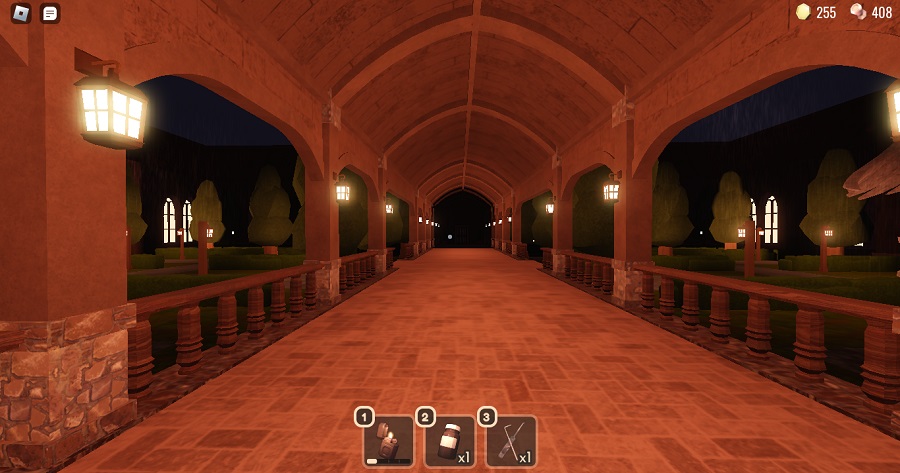Open the Roblox main menu
Image resolution: width=900 pixels, height=473 pixels.
[20, 13]
